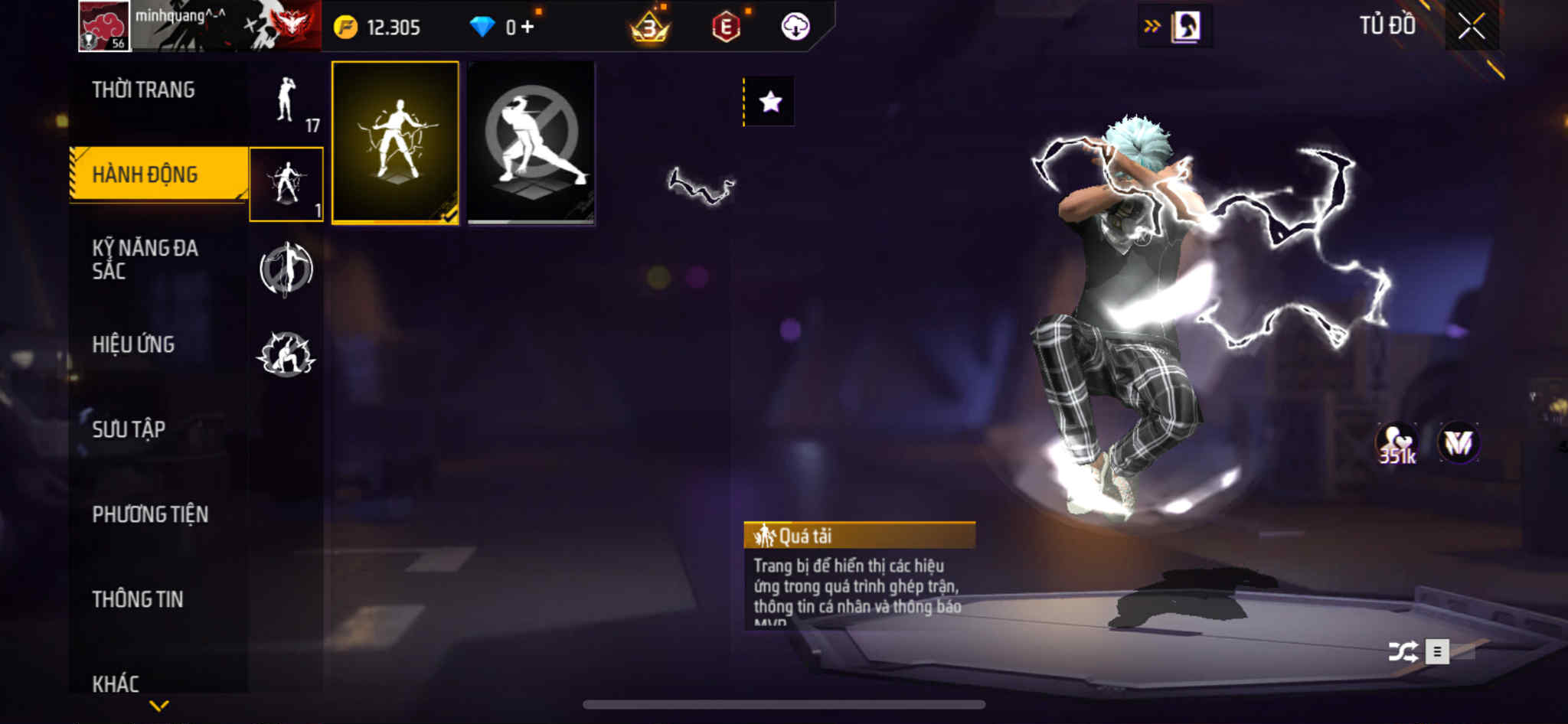Open the minhquang player profile avatar

pos(105,27)
